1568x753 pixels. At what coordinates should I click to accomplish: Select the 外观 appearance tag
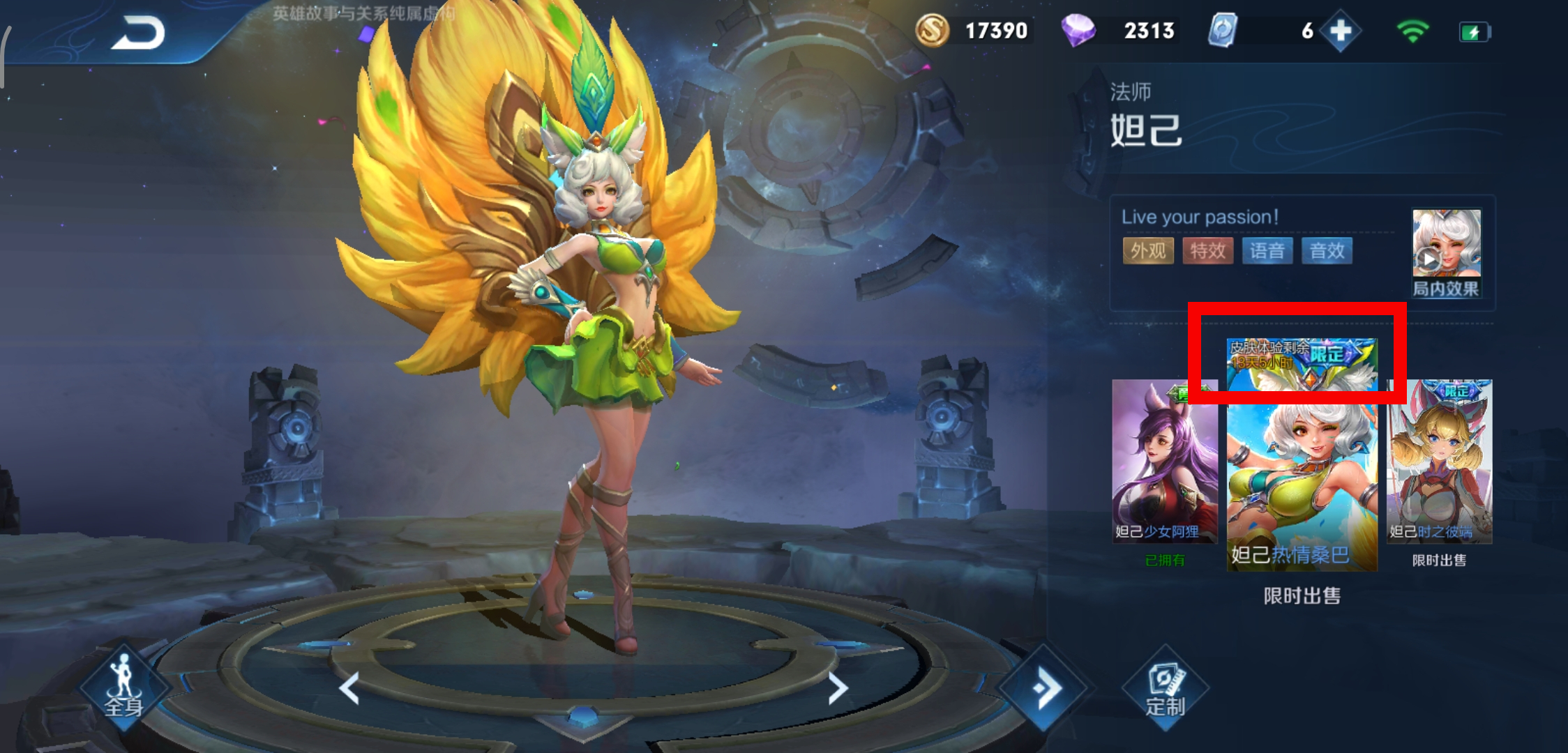point(1148,251)
